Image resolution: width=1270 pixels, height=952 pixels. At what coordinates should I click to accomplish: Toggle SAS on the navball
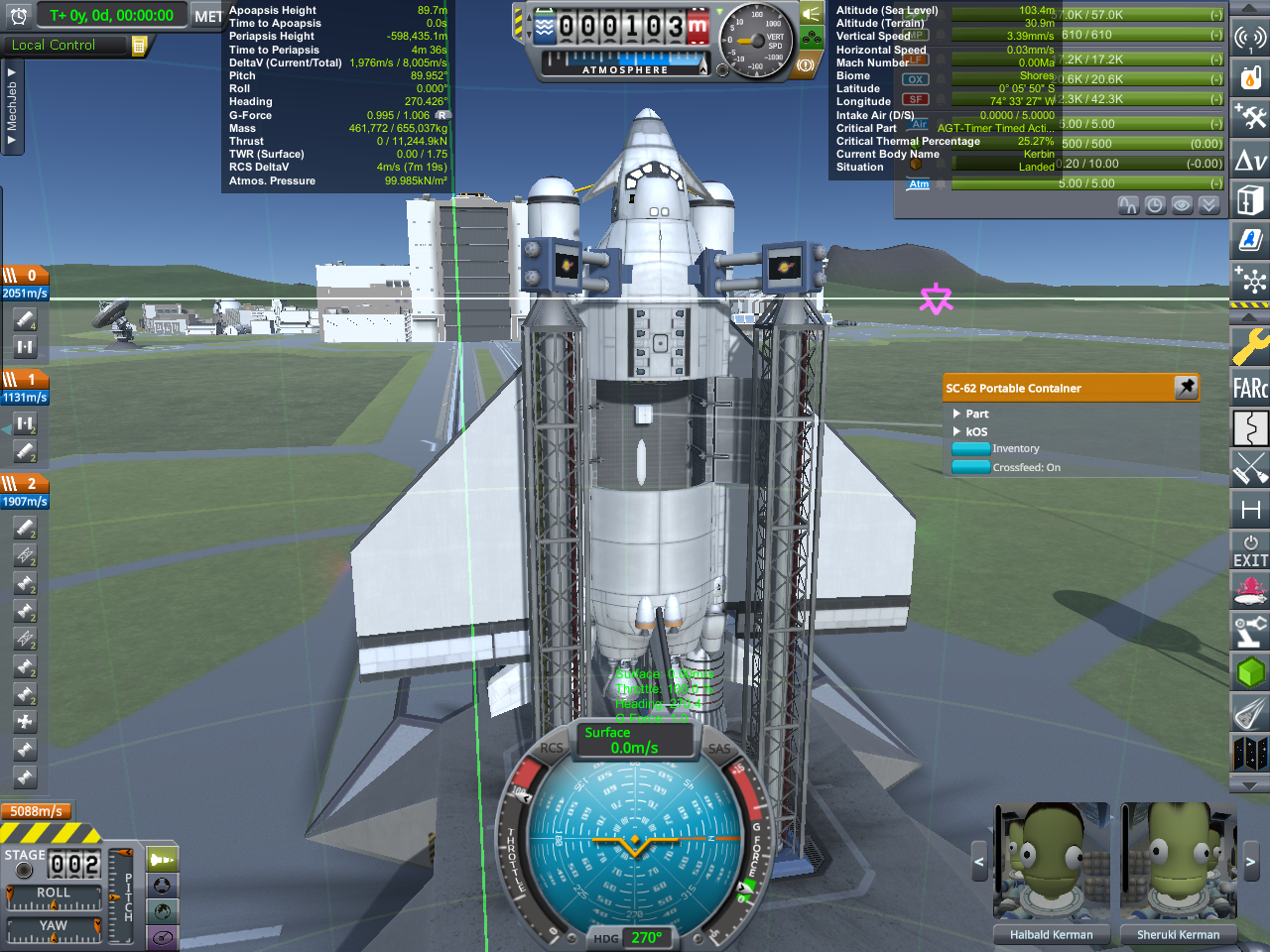tap(719, 750)
